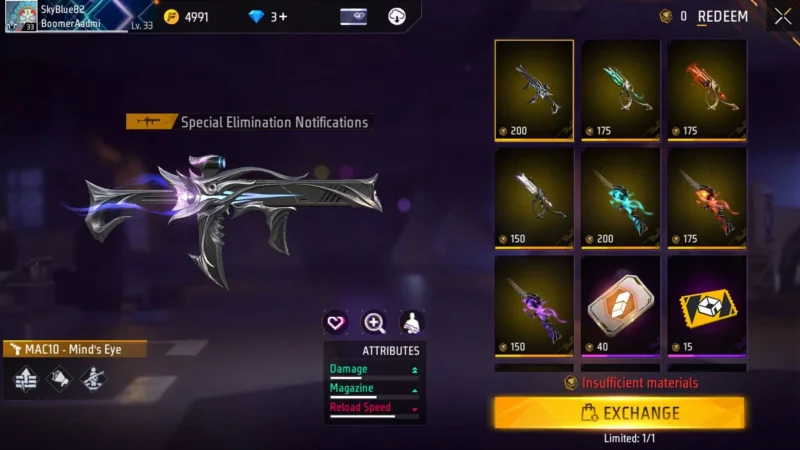
Task: Choose the green-teal gun skin costing 175
Action: pyautogui.click(x=621, y=89)
